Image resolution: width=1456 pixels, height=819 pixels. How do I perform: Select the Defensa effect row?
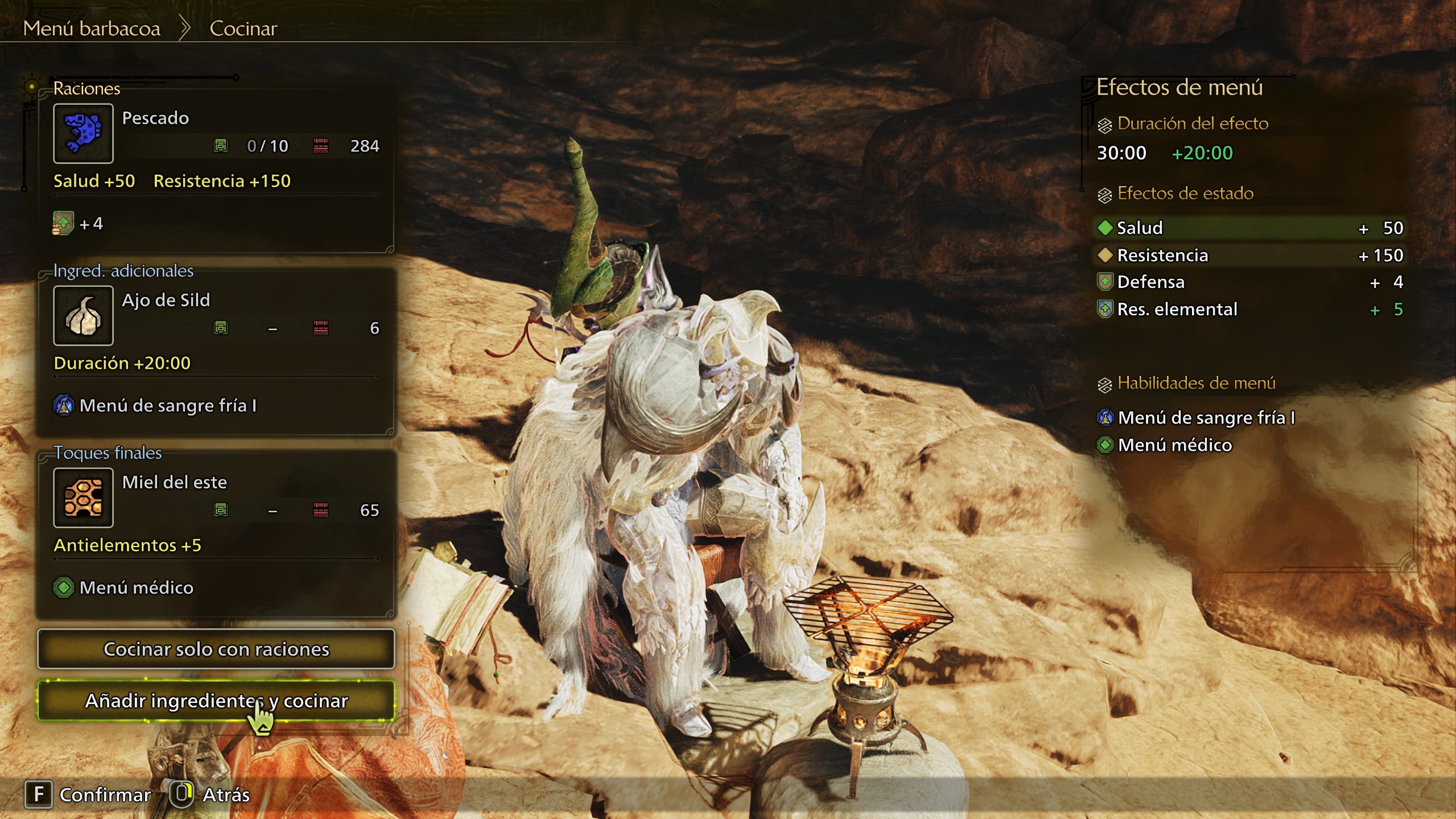(x=1249, y=282)
